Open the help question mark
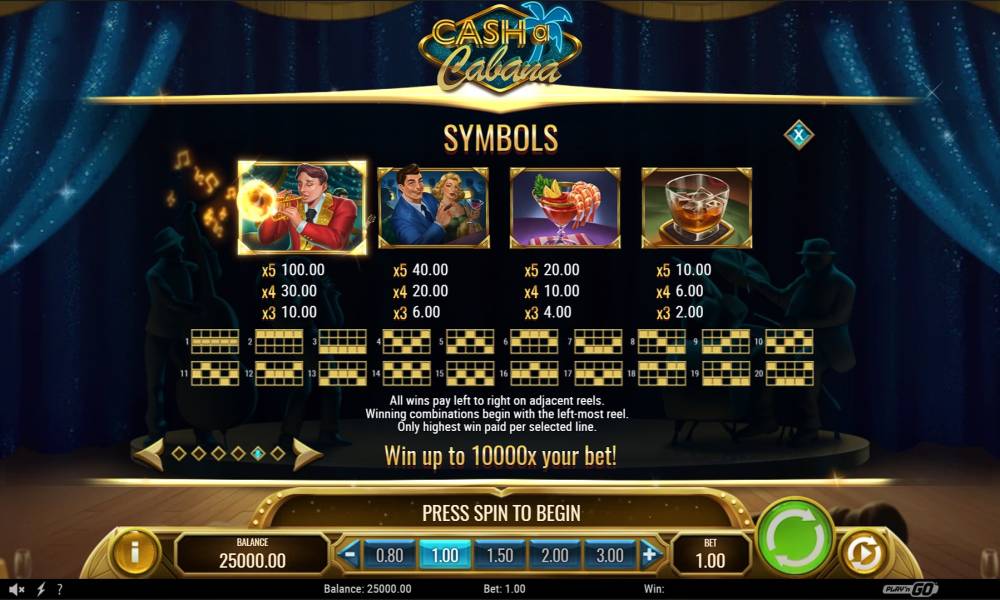 60,589
